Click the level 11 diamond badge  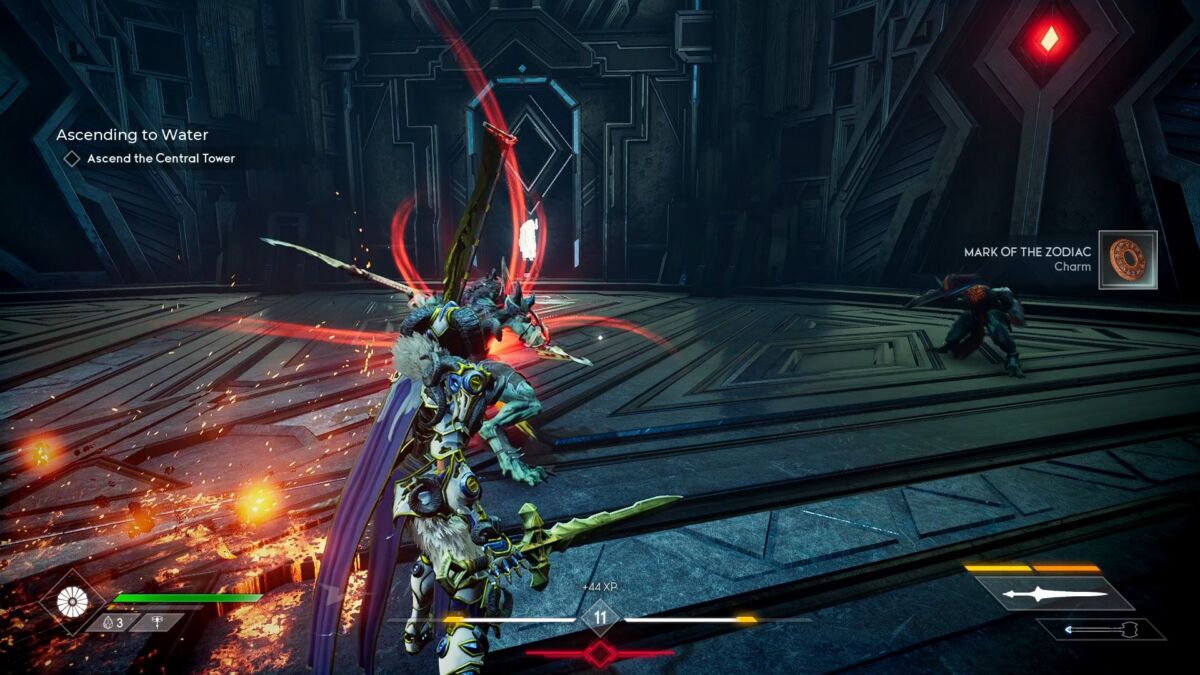pyautogui.click(x=600, y=618)
